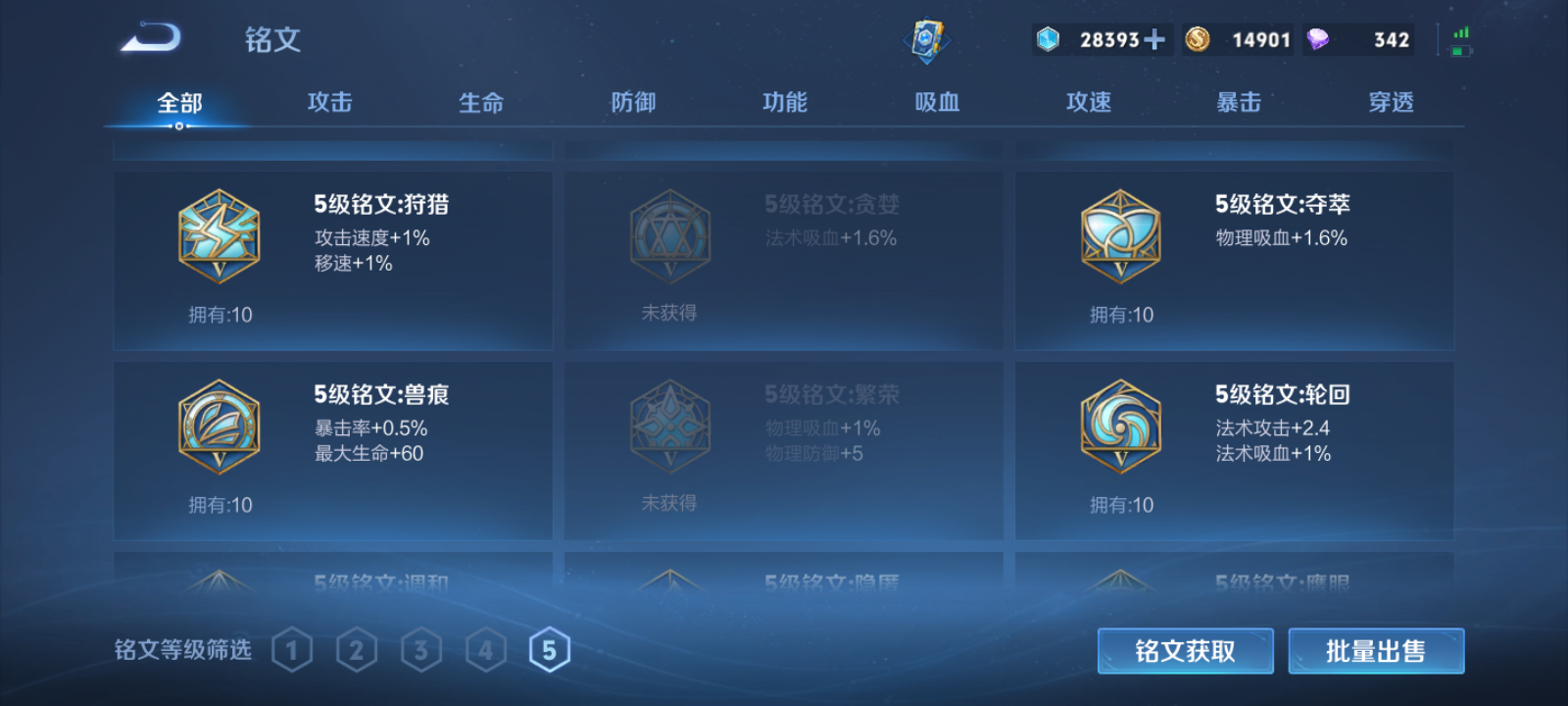
Task: Click the gold coin balance display
Action: point(1237,38)
